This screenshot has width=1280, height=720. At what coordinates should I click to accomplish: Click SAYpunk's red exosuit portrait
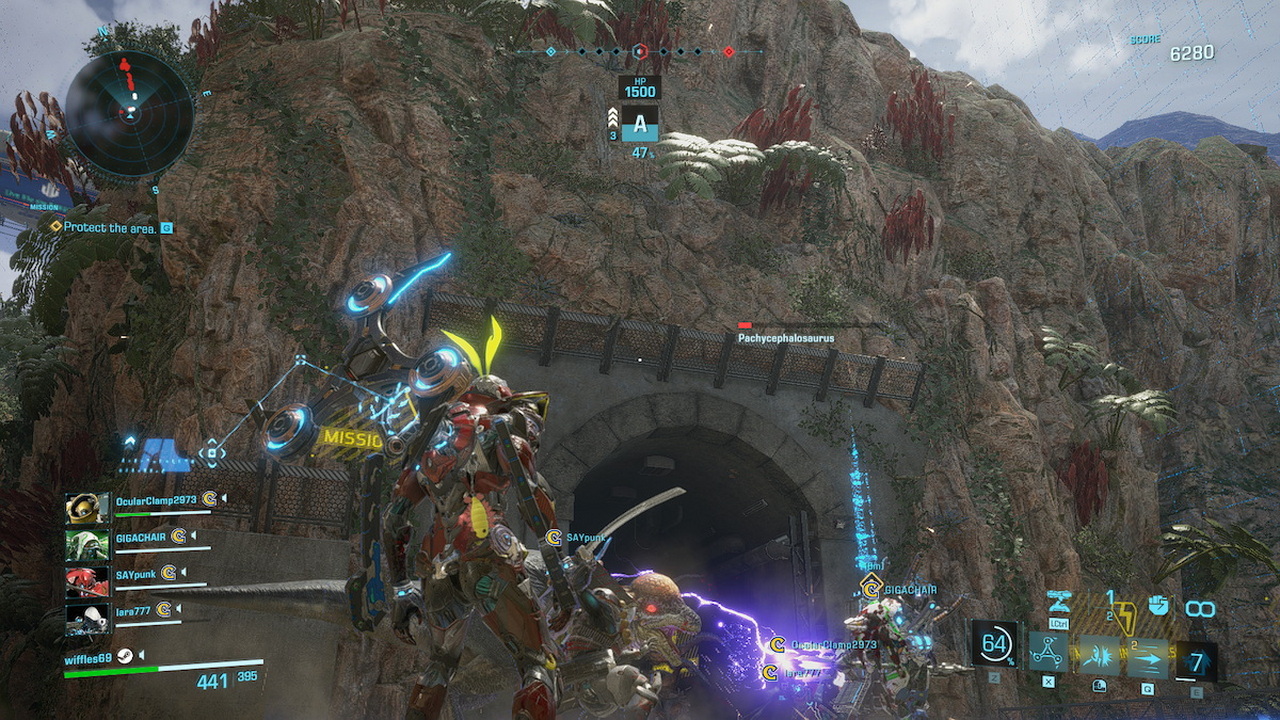87,582
